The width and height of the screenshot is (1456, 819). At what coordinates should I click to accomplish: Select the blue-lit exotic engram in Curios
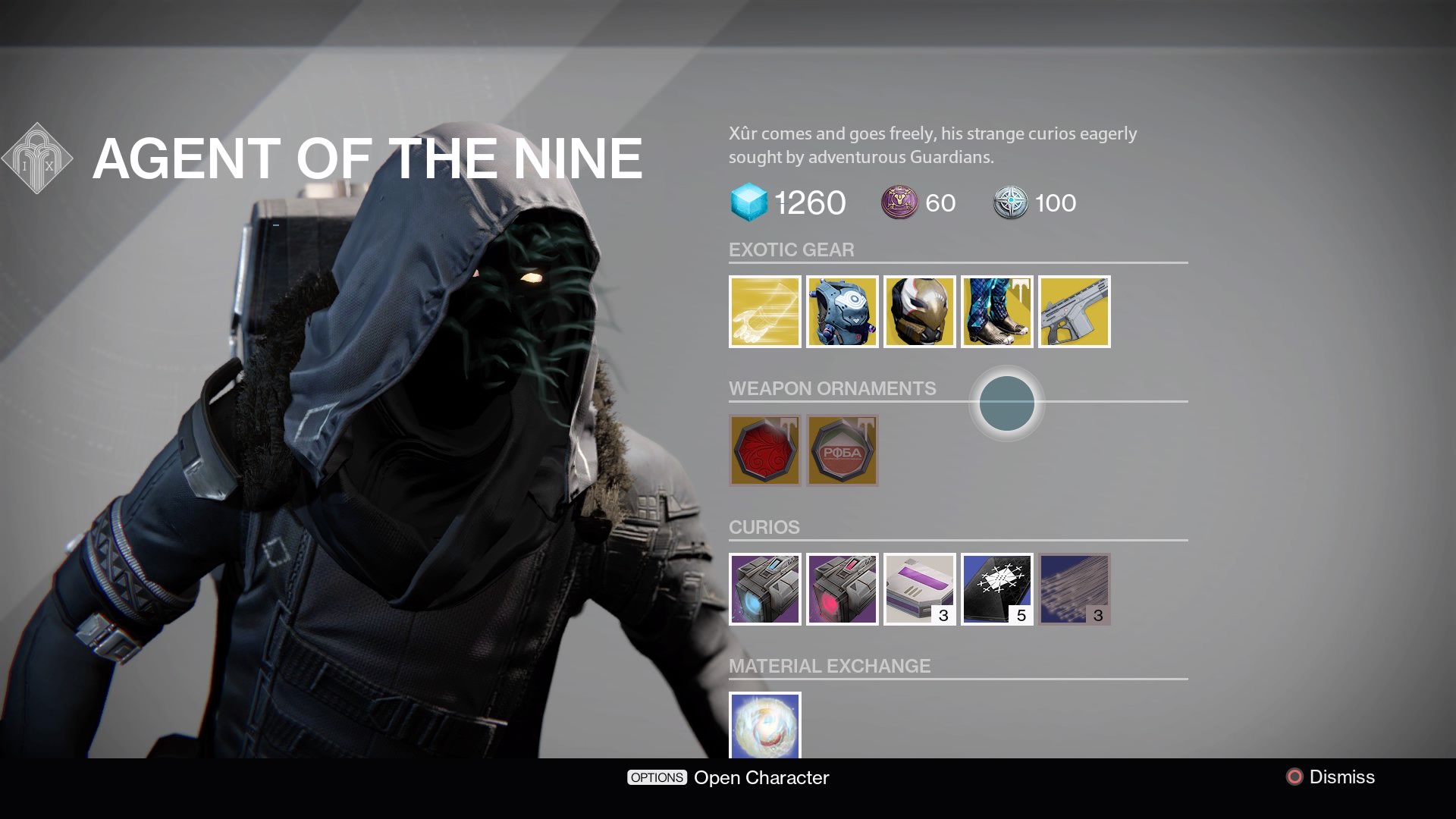coord(764,589)
